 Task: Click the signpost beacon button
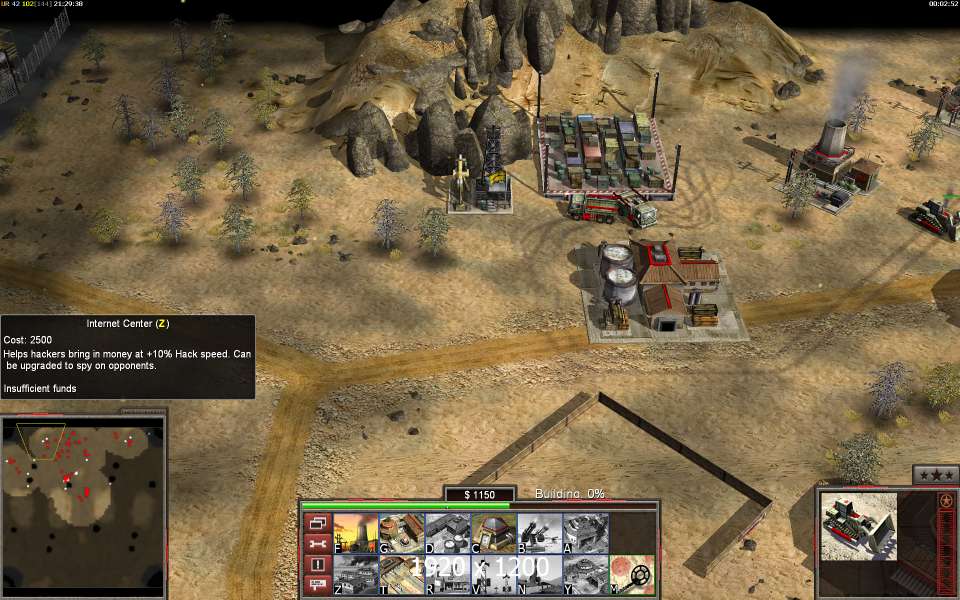click(x=317, y=586)
